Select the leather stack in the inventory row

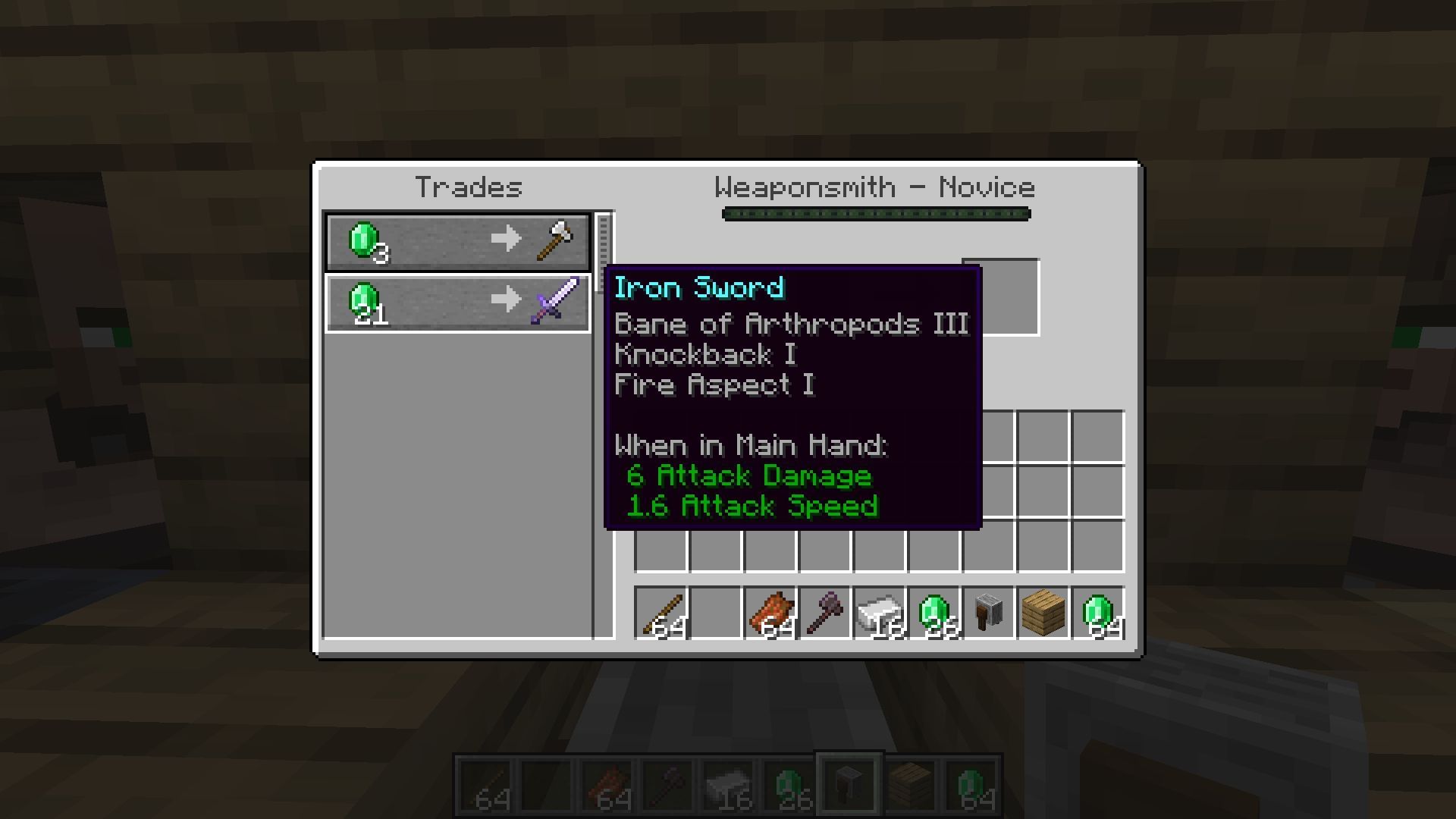771,613
